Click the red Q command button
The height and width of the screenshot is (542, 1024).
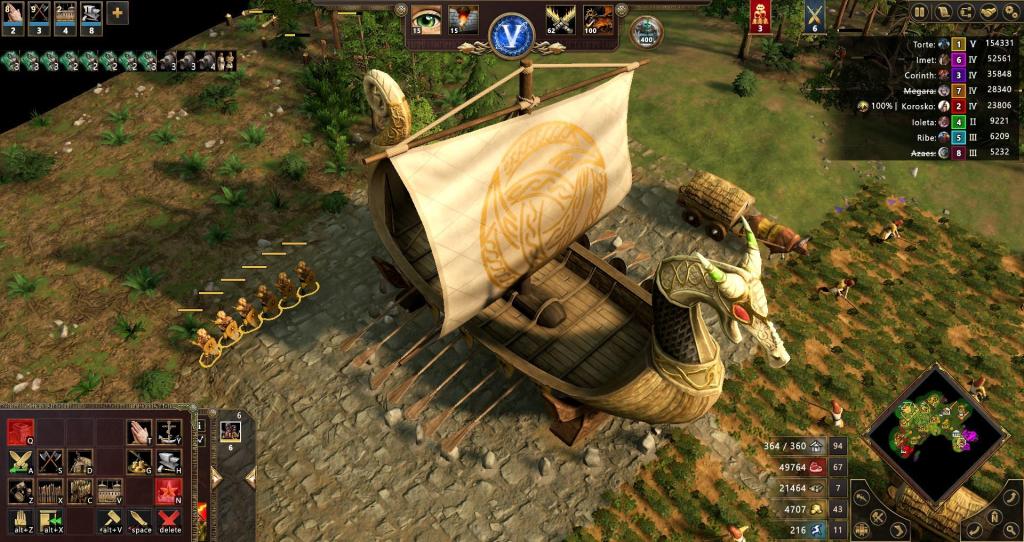tap(22, 432)
